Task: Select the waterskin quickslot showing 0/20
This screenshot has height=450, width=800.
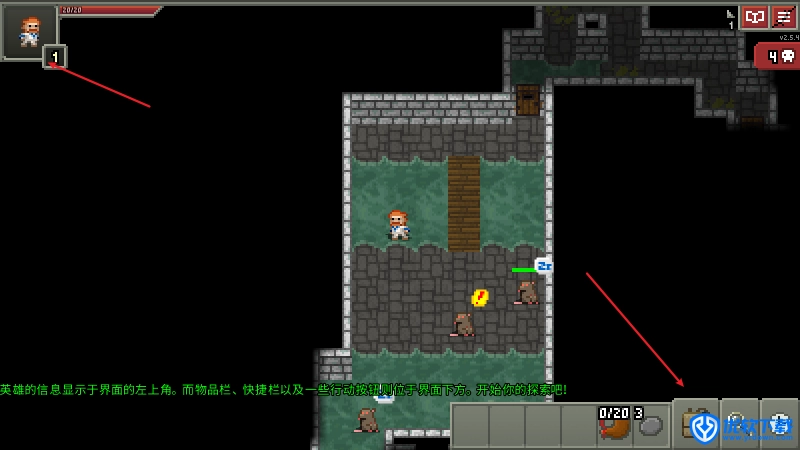Action: coord(614,424)
